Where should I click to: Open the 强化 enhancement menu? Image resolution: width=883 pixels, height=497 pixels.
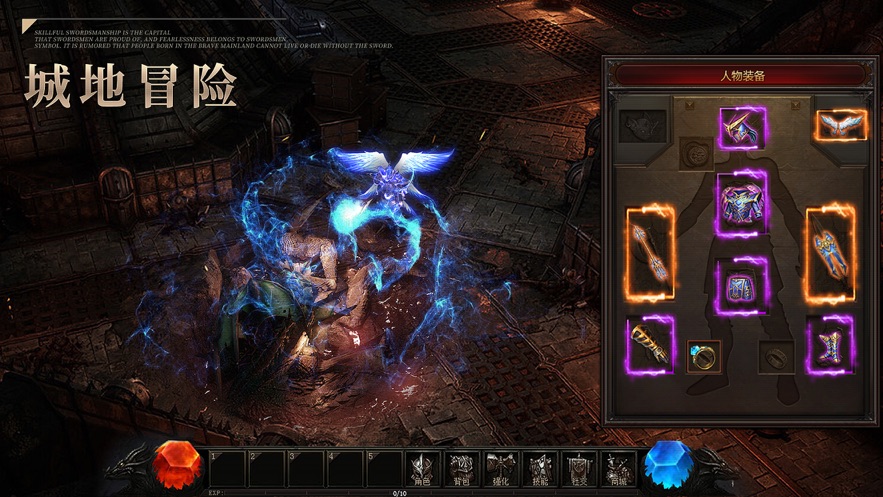pos(499,467)
